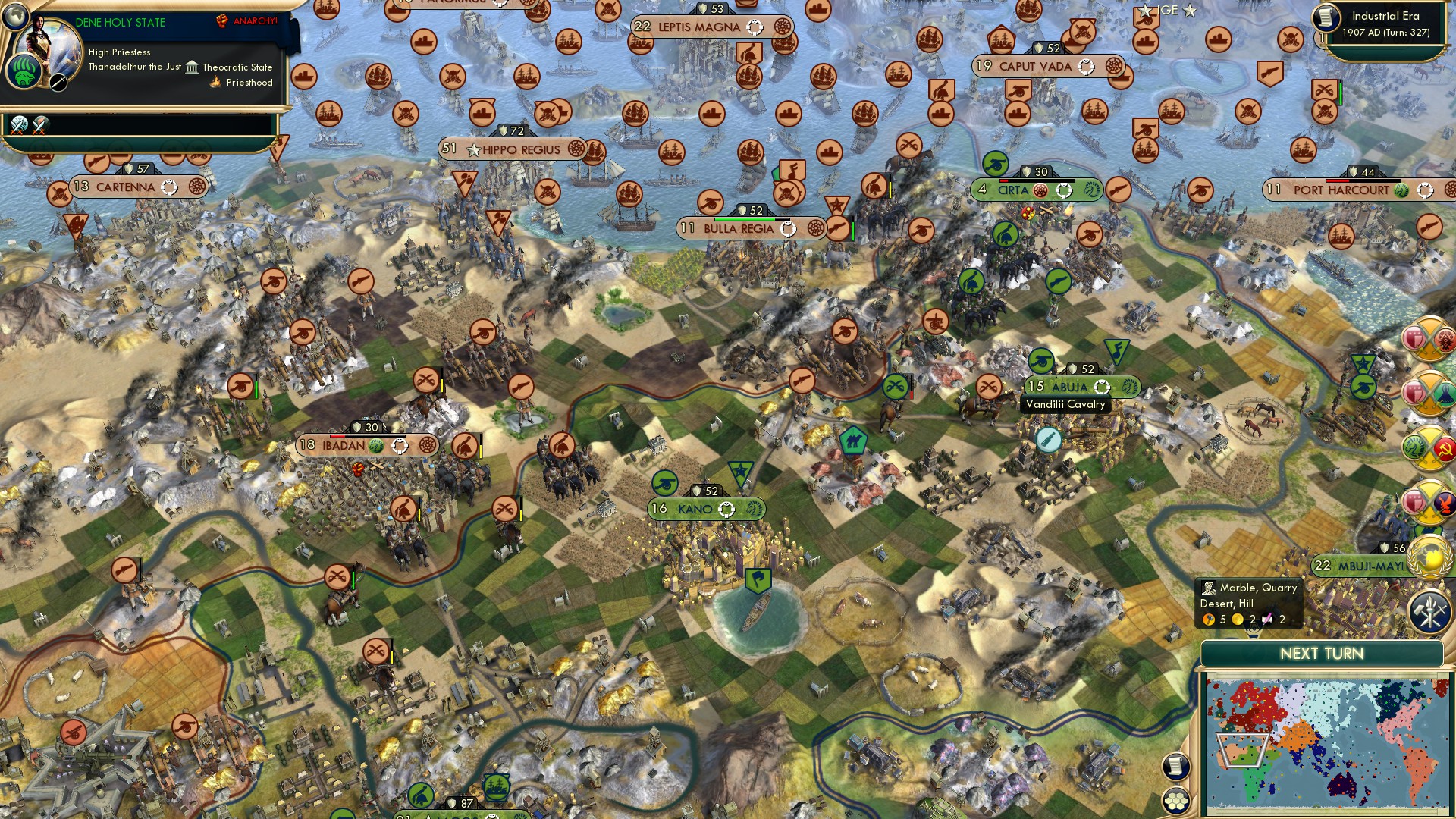This screenshot has height=819, width=1456.
Task: Open the war notification with the green turban symbol
Action: tap(1427, 393)
